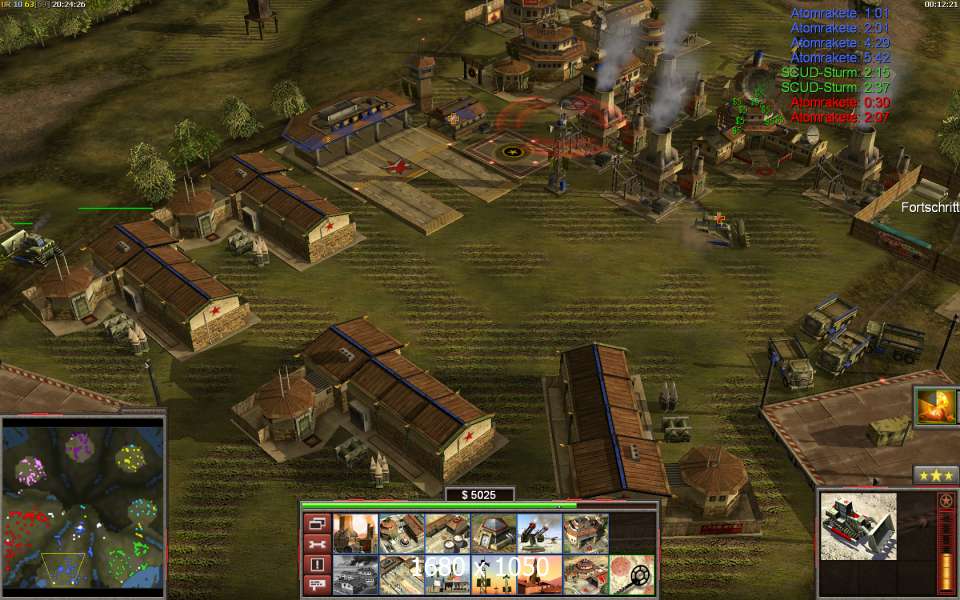Click the selected dozer portrait

click(x=858, y=527)
